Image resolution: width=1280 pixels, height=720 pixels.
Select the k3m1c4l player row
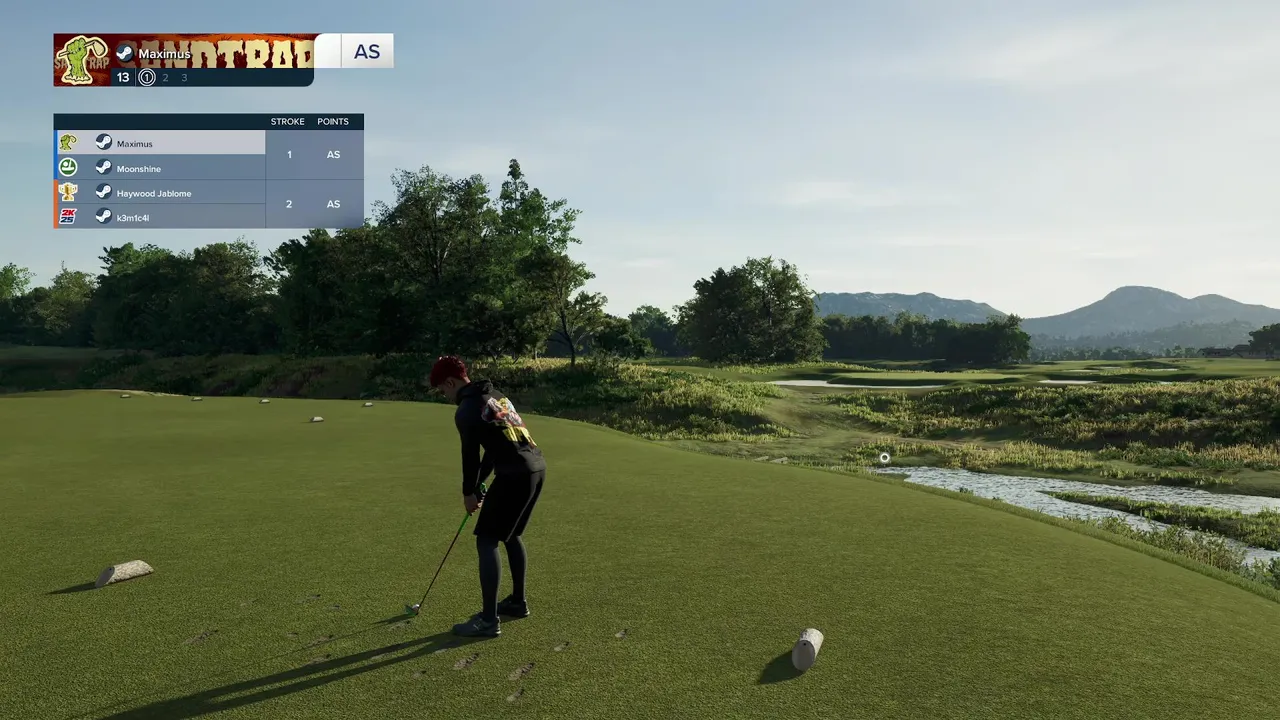(x=160, y=217)
